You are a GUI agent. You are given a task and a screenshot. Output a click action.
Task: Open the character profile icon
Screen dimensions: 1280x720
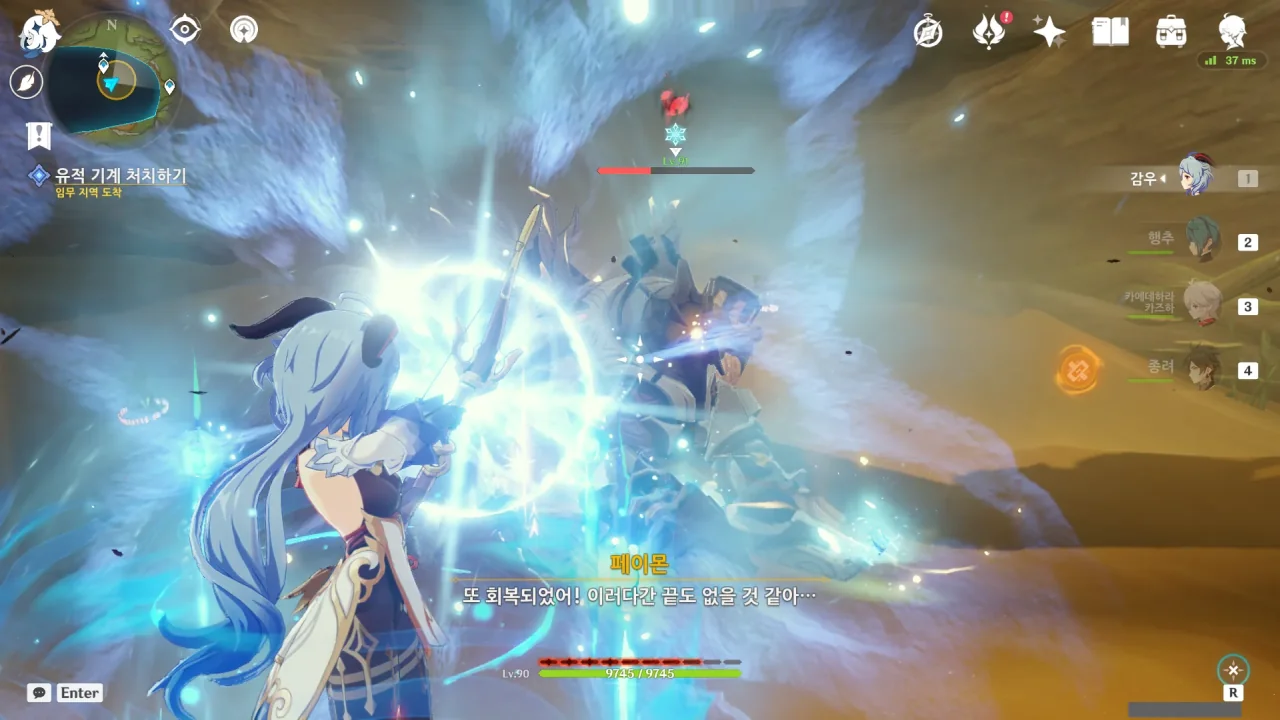1232,32
